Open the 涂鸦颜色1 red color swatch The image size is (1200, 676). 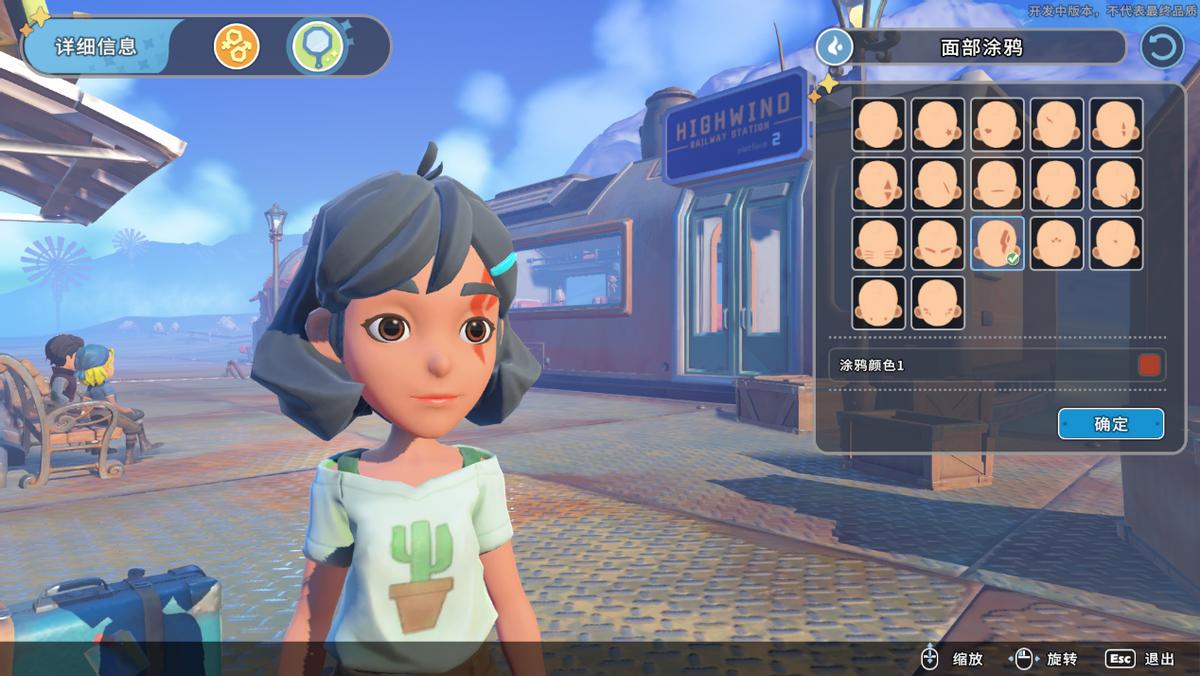1149,365
